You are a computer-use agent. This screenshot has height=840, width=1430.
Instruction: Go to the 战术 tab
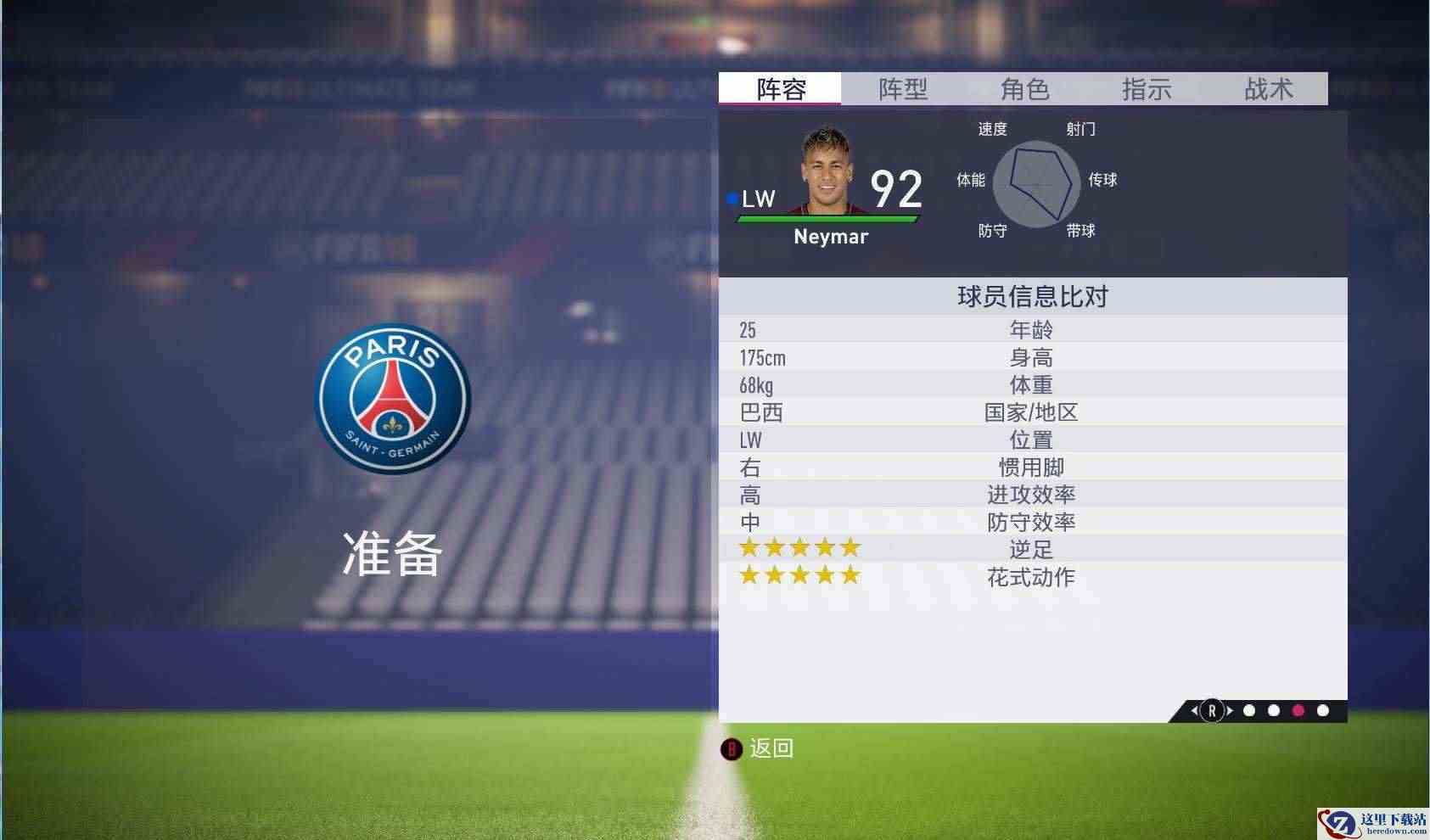coord(1268,88)
